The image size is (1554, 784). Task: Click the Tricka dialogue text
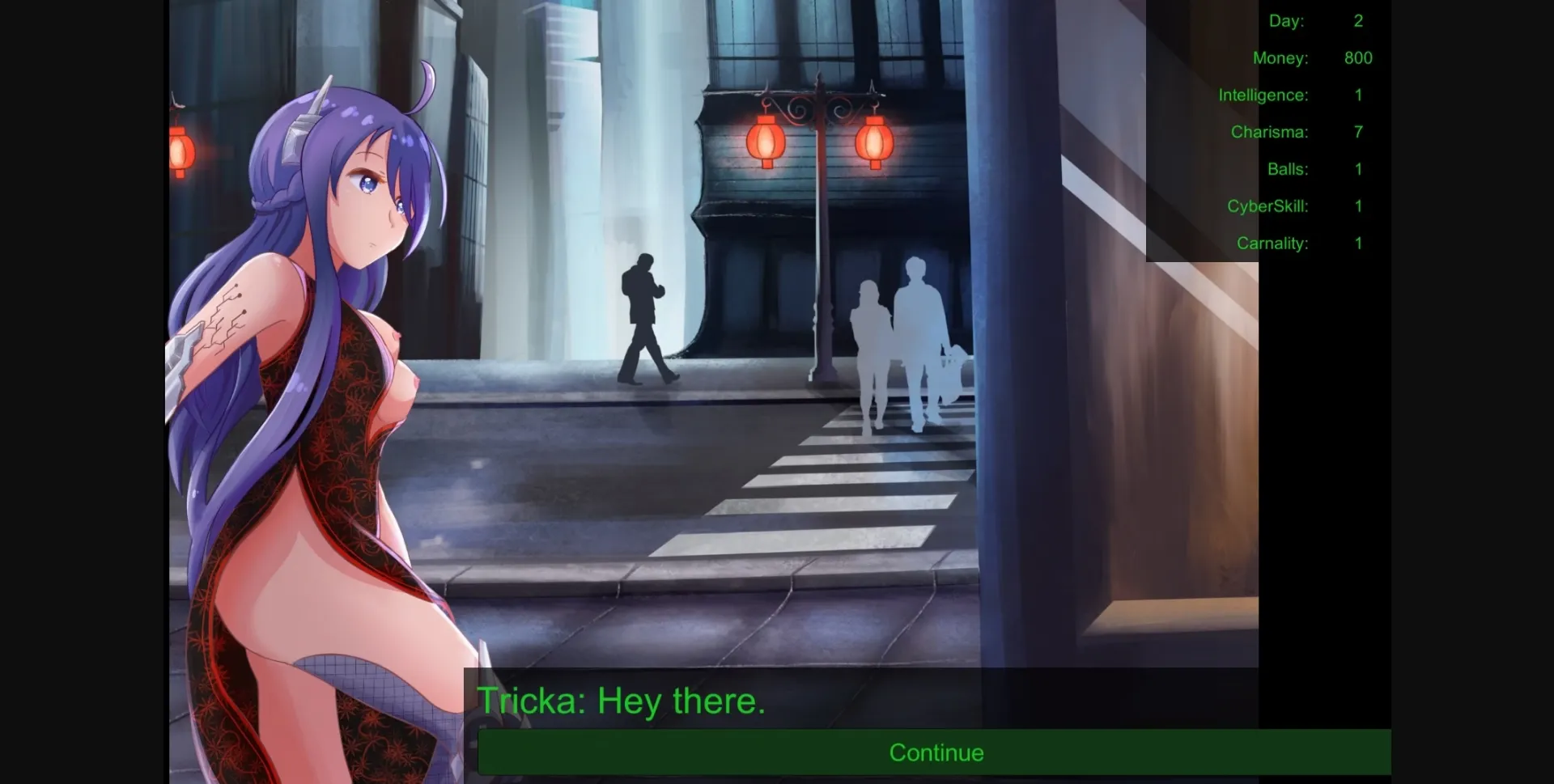point(622,700)
